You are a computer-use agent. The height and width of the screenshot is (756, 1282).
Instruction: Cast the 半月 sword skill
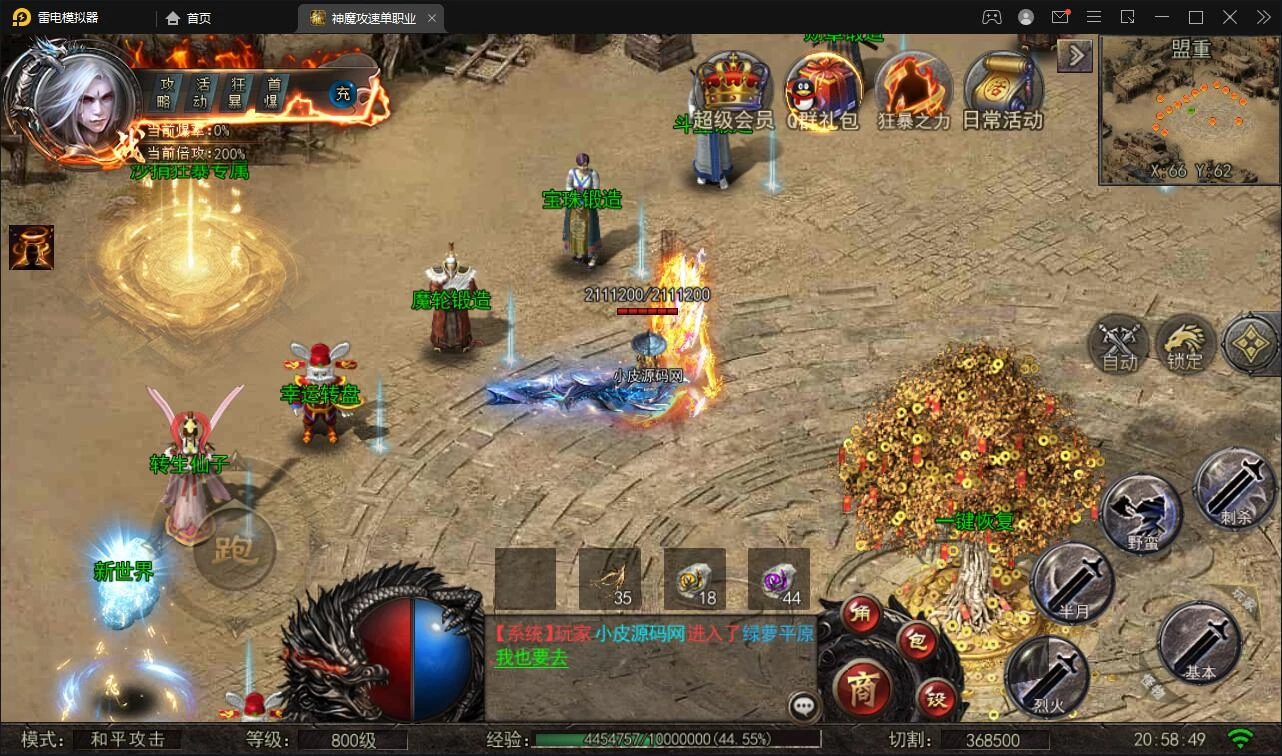click(1071, 582)
